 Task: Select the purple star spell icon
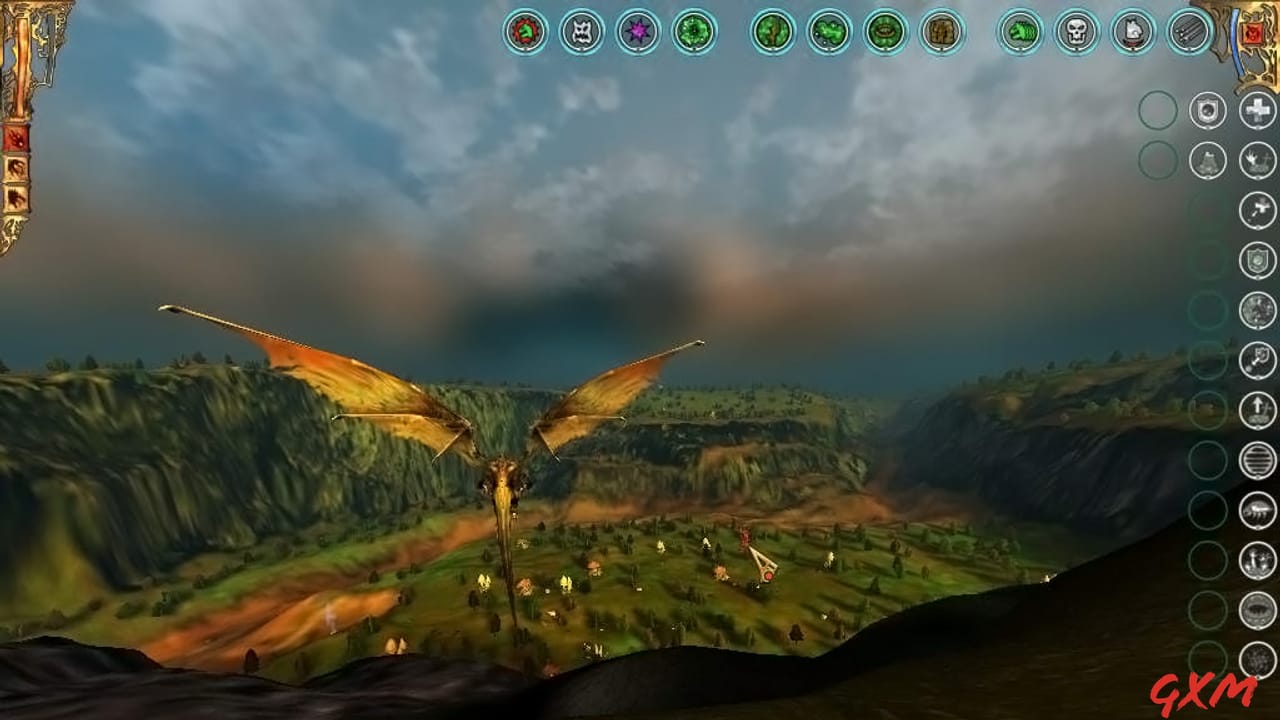pos(635,33)
